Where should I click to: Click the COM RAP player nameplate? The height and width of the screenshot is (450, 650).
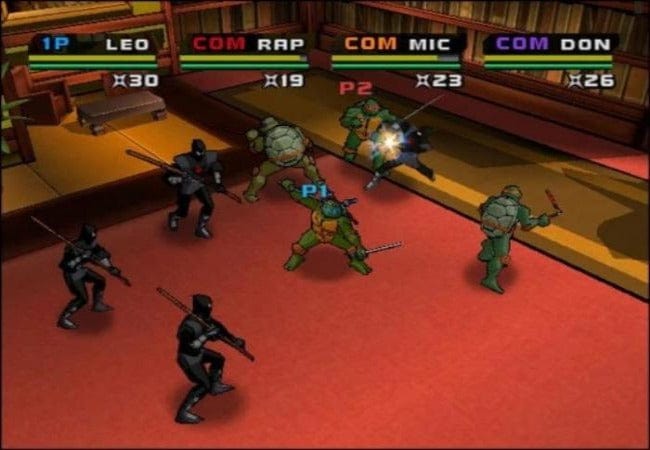tap(244, 44)
